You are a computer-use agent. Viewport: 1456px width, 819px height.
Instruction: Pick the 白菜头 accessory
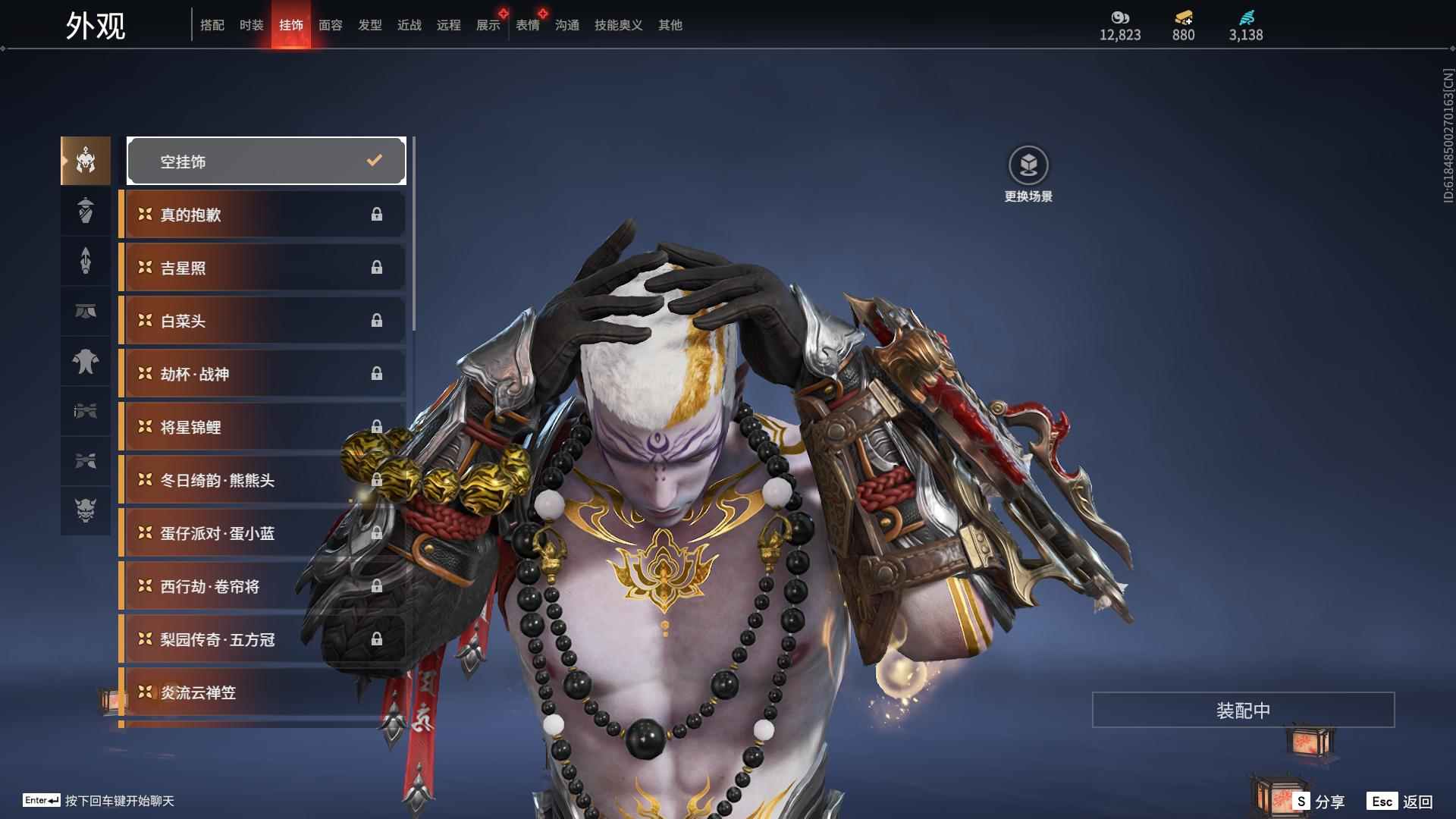click(262, 321)
